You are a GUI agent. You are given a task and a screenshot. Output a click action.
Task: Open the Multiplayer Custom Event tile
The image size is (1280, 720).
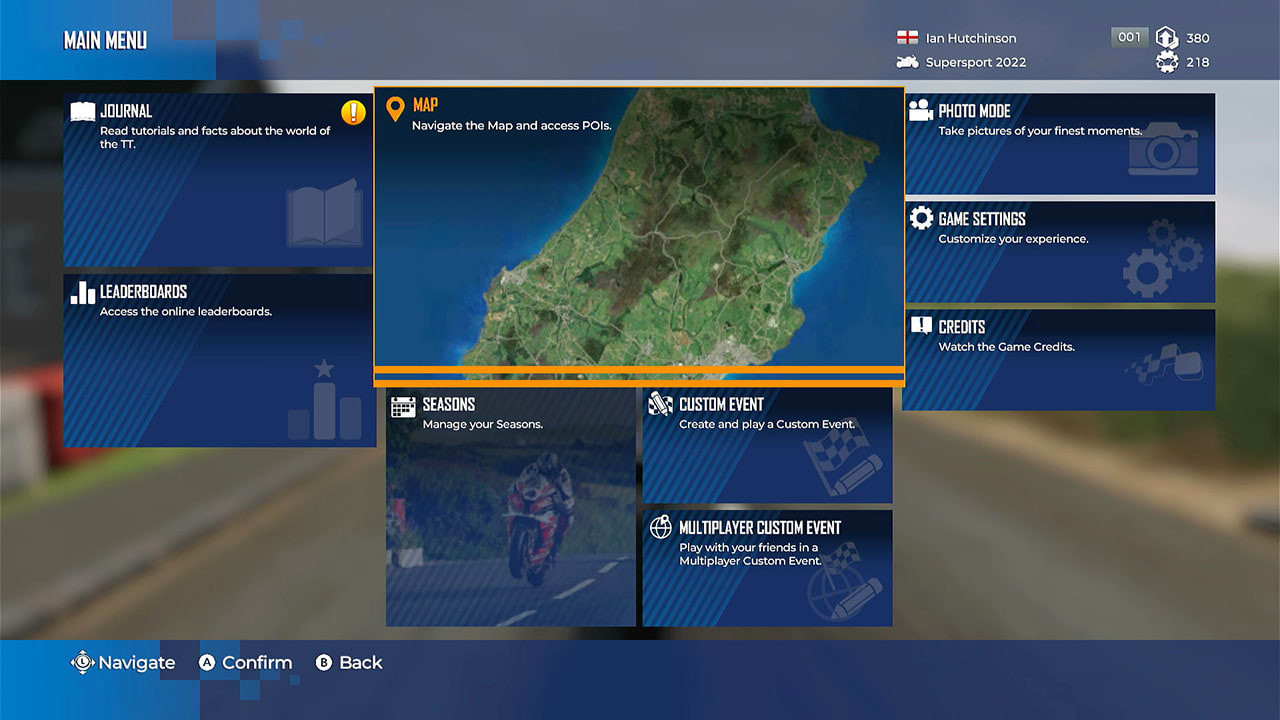pyautogui.click(x=767, y=568)
